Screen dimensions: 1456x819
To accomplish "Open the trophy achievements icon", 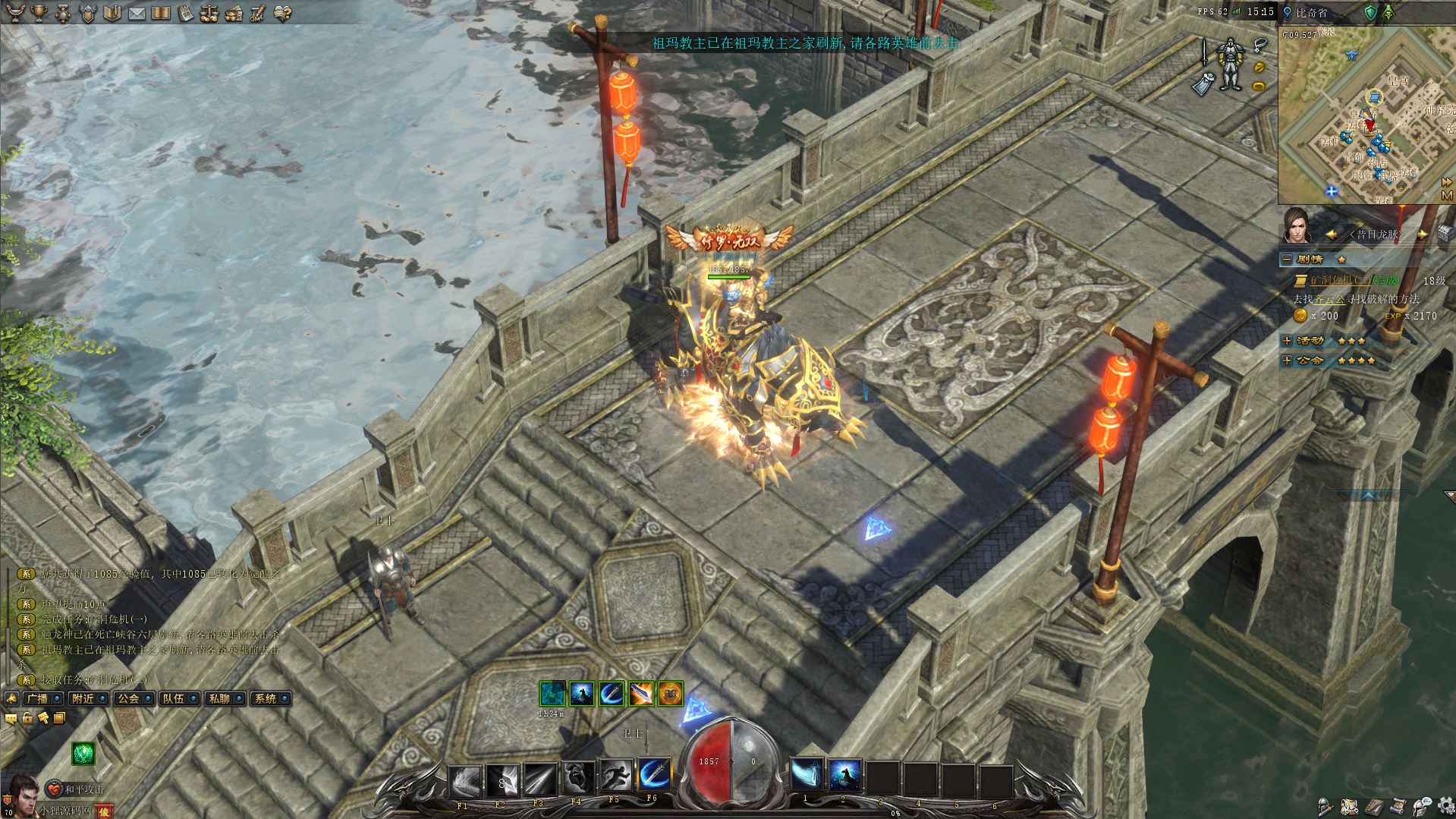I will click(39, 12).
